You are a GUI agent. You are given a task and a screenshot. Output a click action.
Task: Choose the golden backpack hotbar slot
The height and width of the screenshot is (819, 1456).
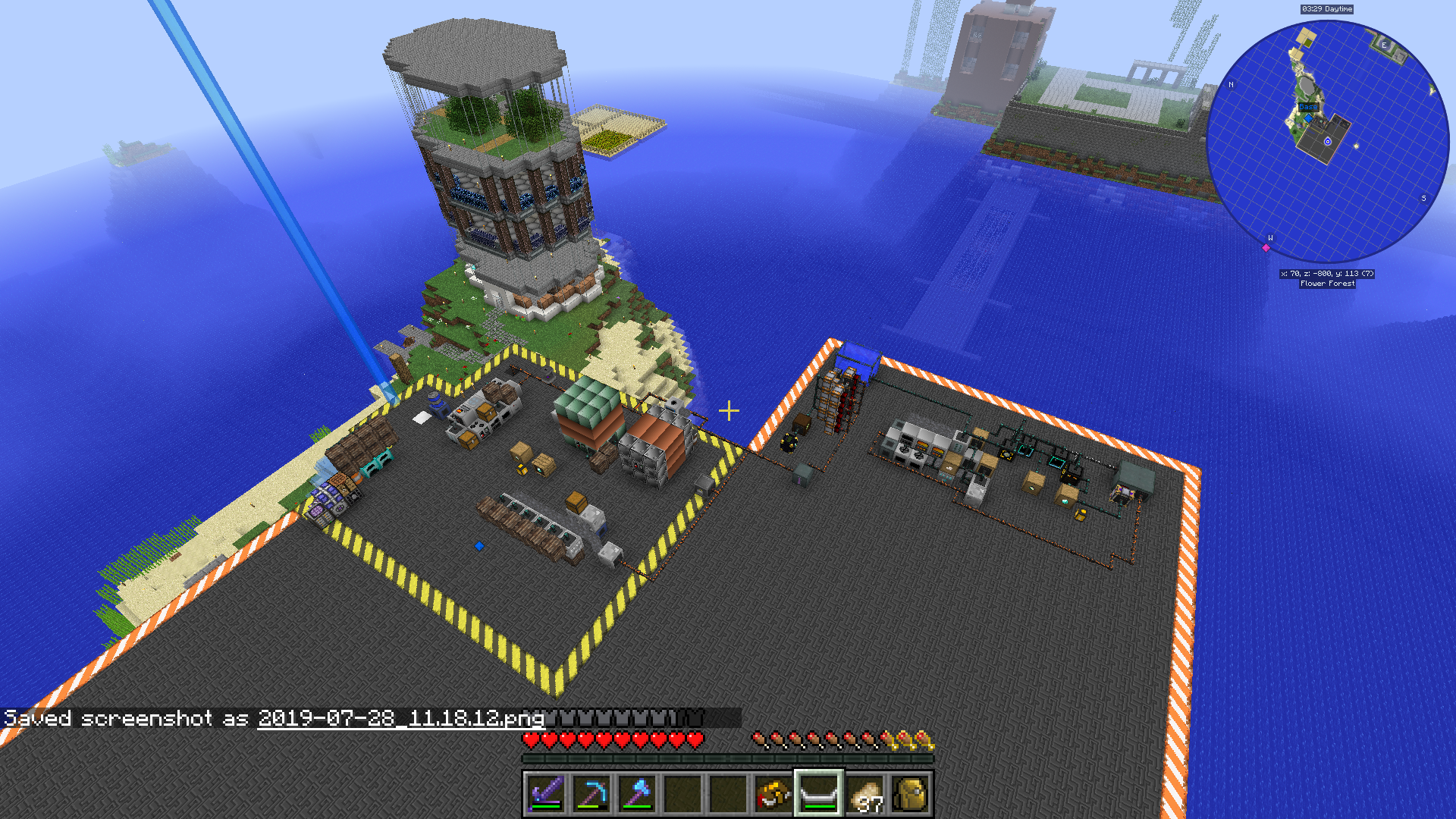pyautogui.click(x=911, y=794)
